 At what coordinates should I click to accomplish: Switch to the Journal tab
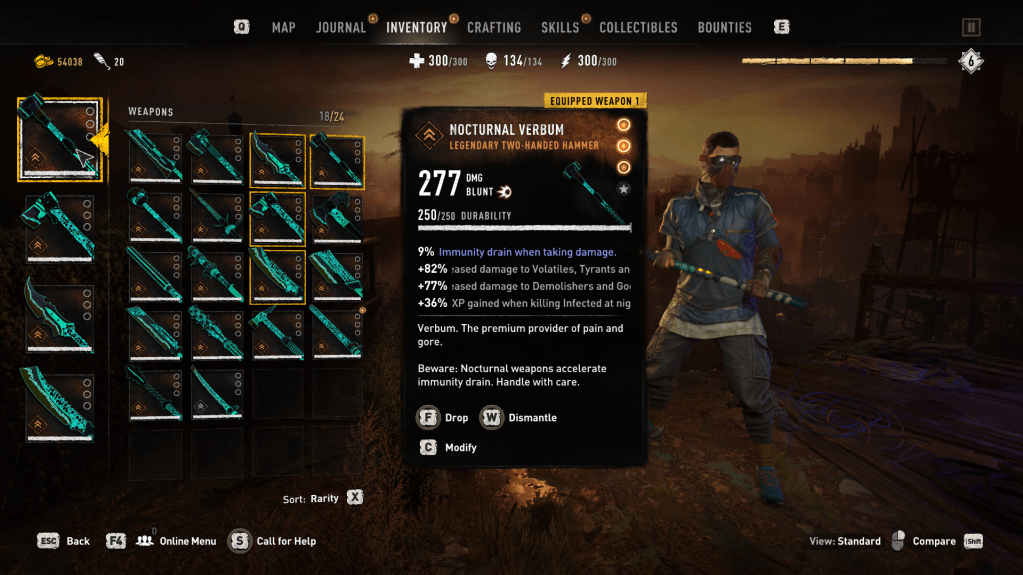click(x=341, y=27)
